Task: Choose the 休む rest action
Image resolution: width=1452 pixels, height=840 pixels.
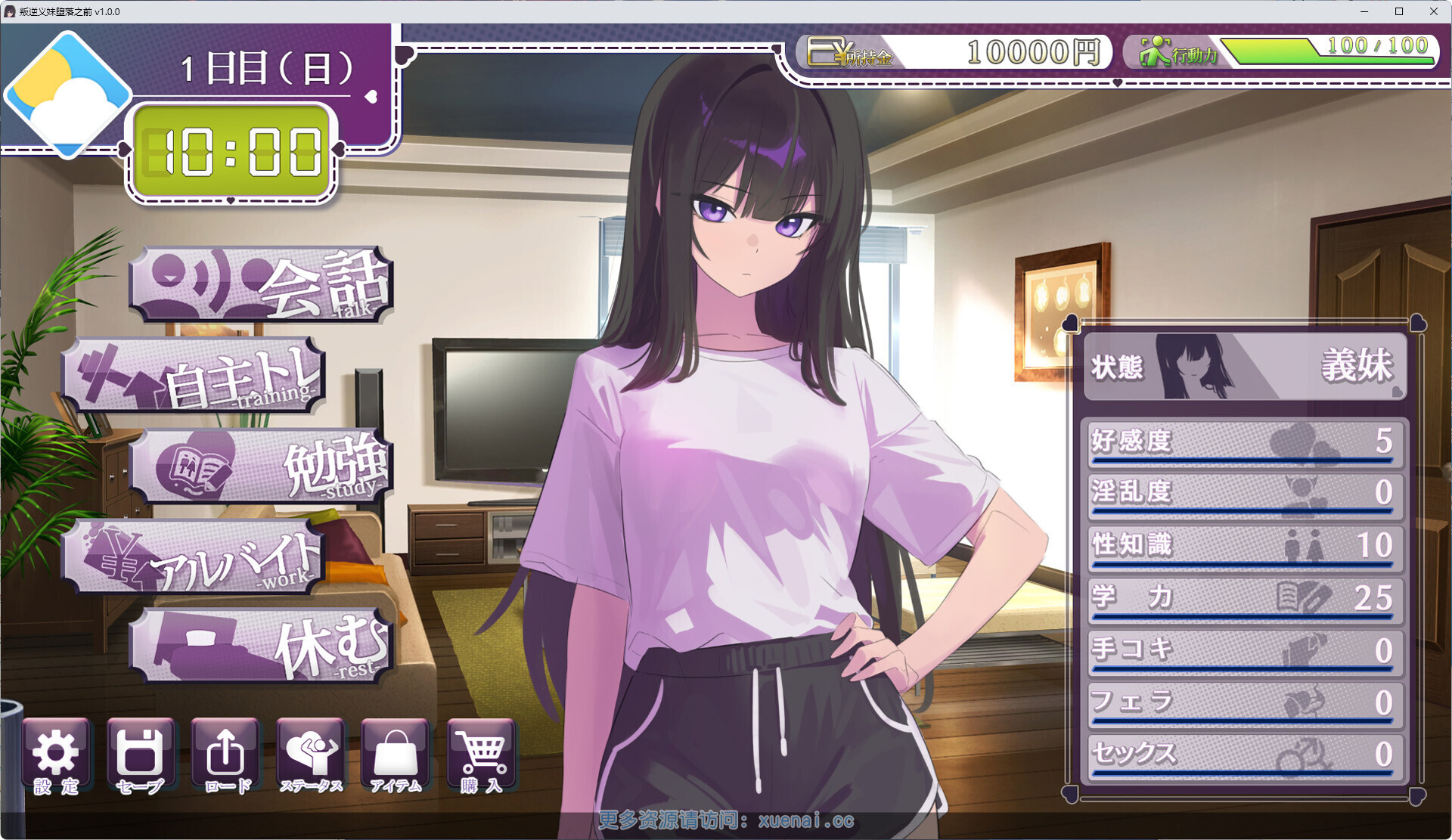Action: [261, 646]
